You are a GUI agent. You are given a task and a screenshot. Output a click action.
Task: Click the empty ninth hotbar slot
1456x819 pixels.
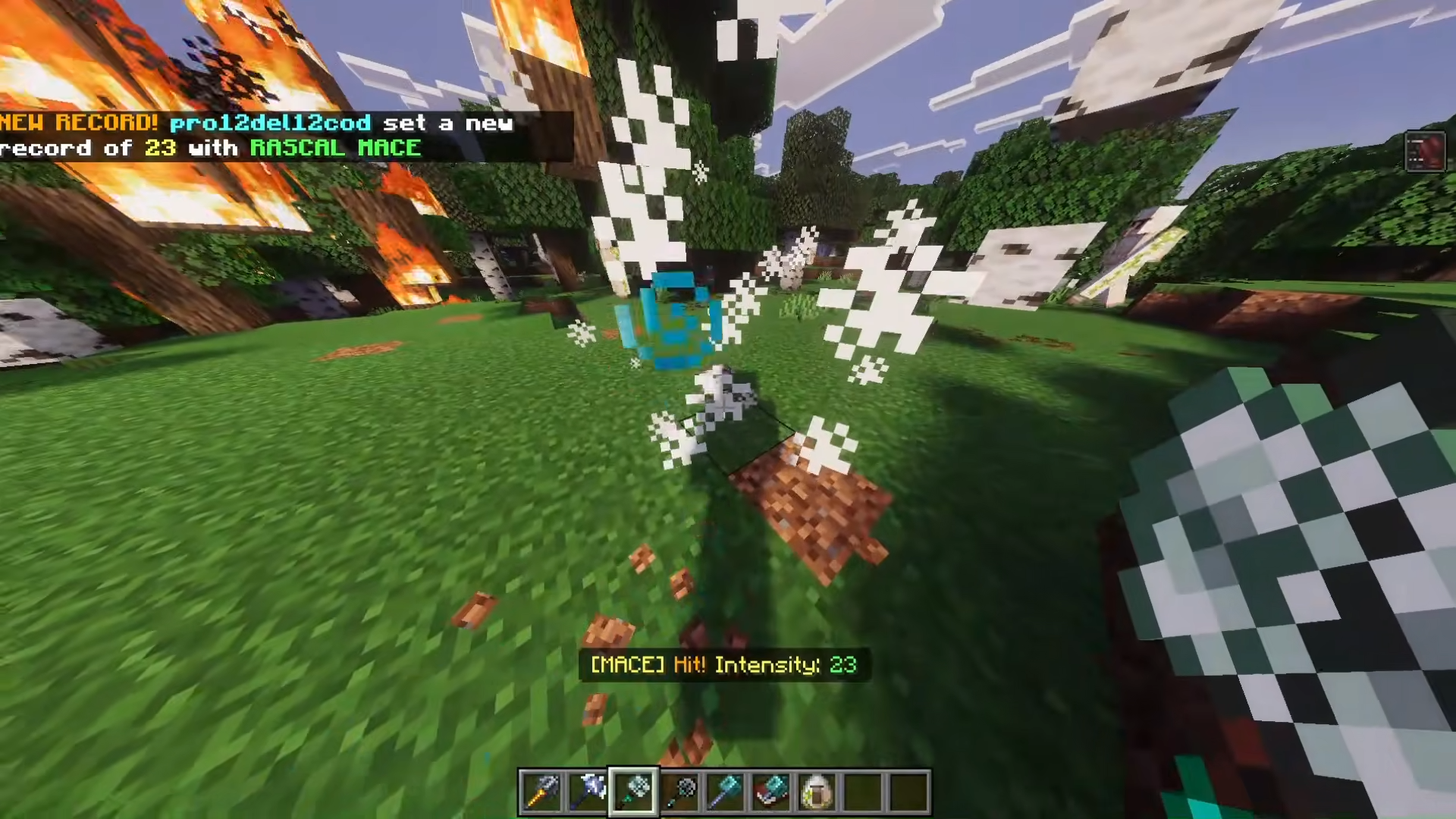pos(907,790)
